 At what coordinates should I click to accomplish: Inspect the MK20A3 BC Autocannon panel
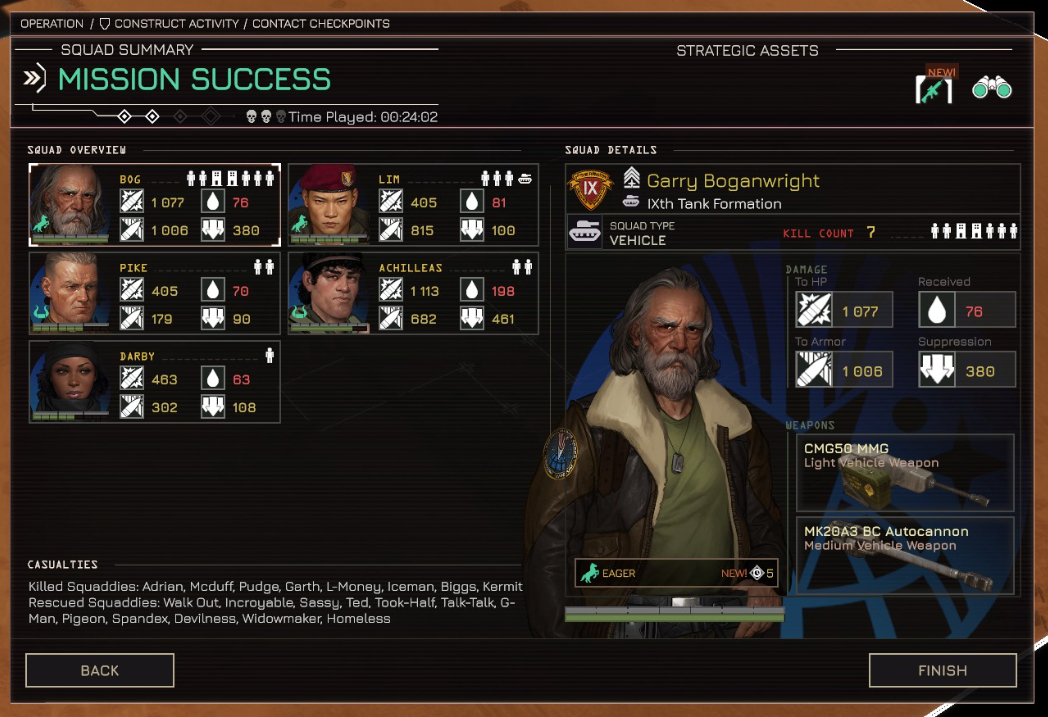click(905, 555)
